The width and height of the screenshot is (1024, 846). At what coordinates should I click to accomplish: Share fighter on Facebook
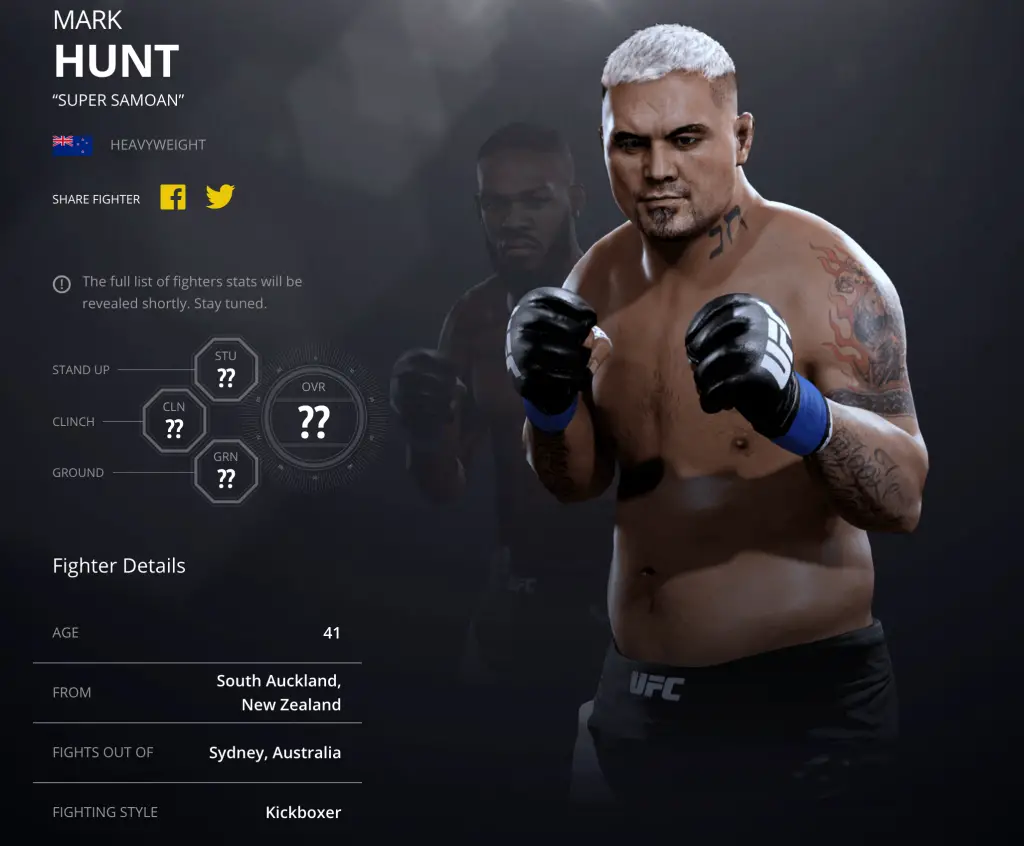[173, 197]
